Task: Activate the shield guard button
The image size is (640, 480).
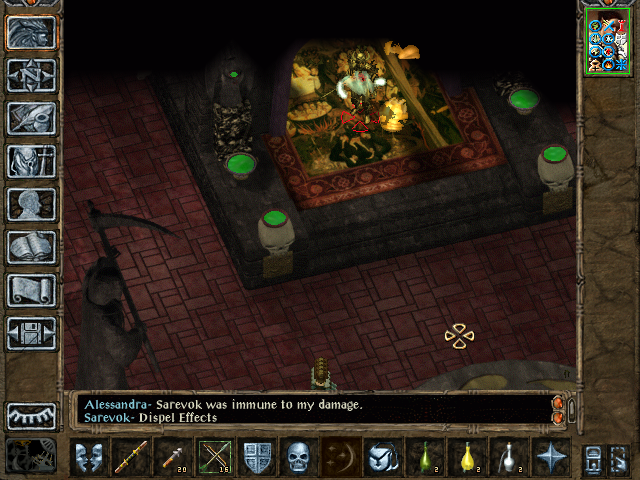Action: tap(258, 458)
